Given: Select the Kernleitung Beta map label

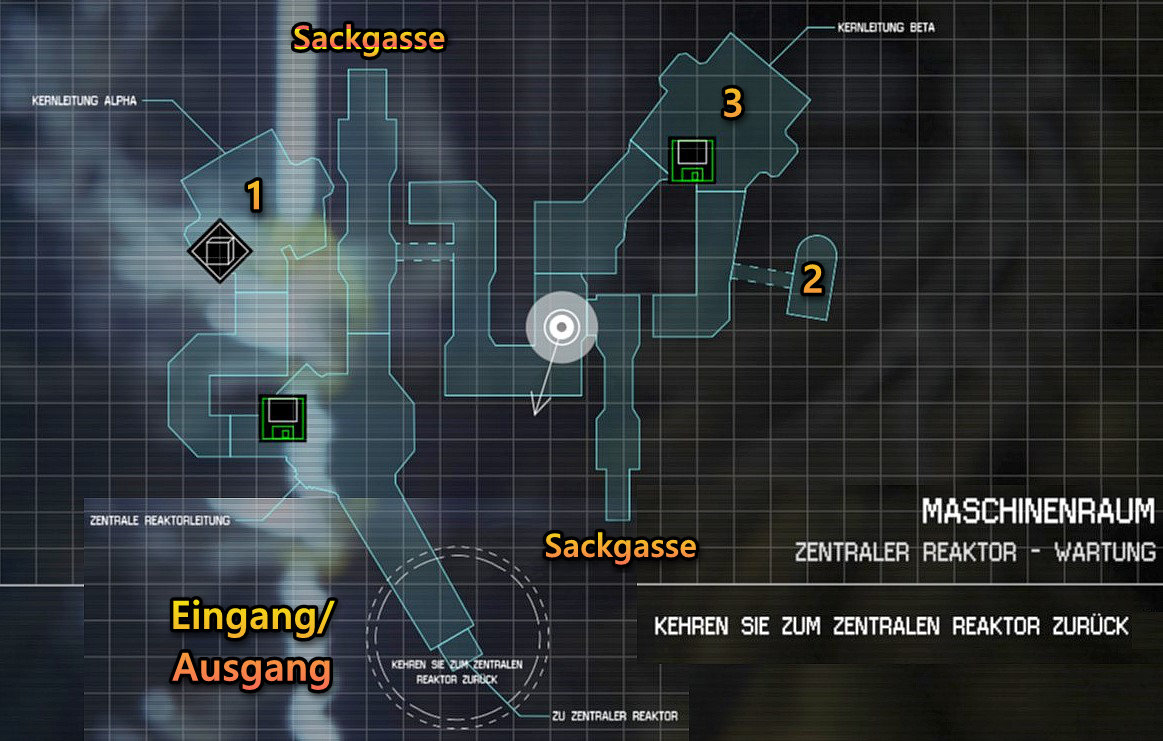Looking at the screenshot, I should (886, 29).
